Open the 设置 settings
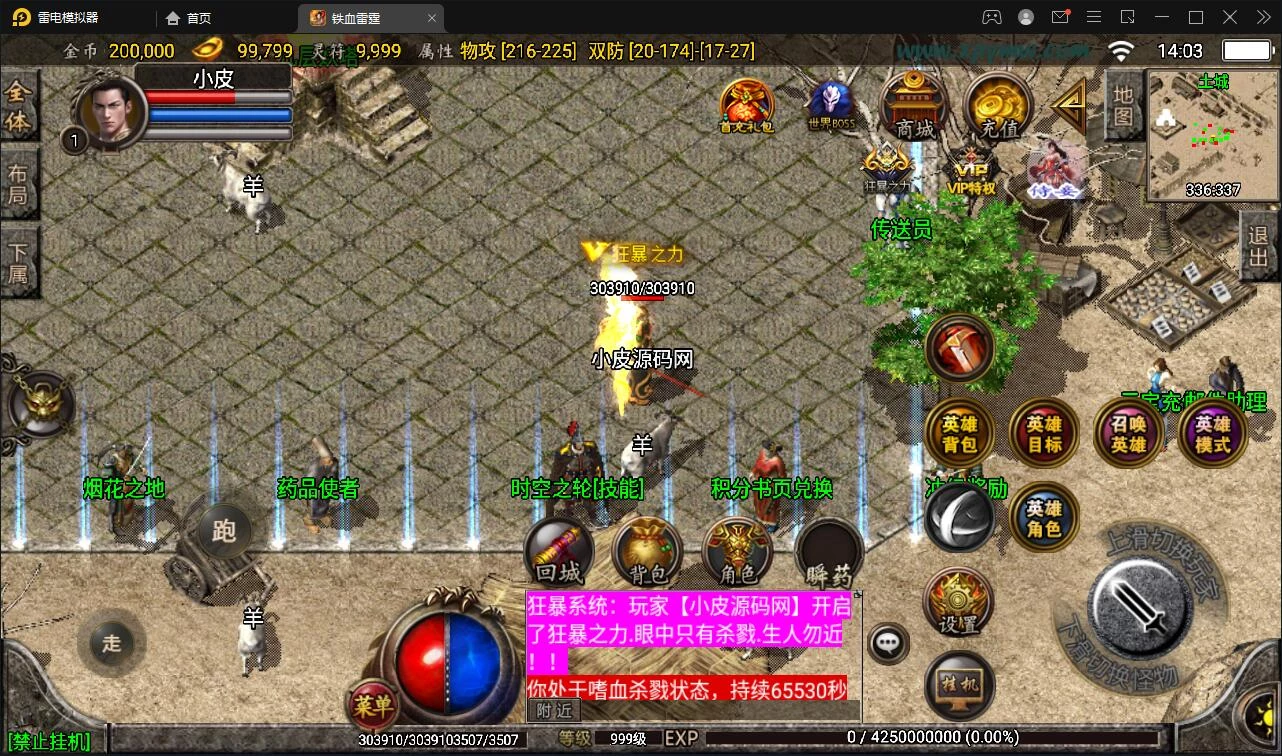This screenshot has width=1282, height=756. [x=958, y=603]
